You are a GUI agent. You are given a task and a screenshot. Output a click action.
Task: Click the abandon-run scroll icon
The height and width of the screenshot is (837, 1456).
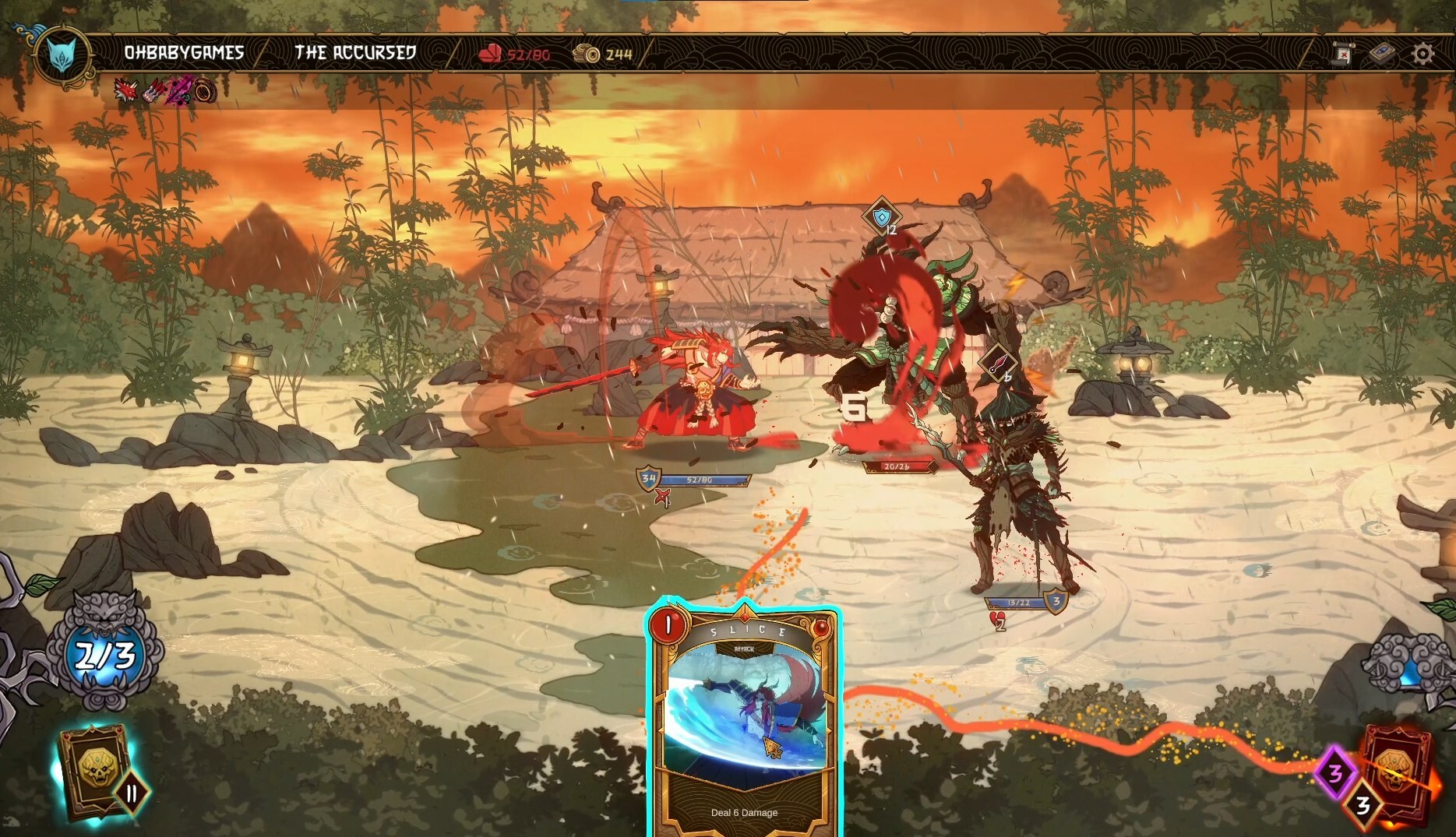[x=1341, y=54]
